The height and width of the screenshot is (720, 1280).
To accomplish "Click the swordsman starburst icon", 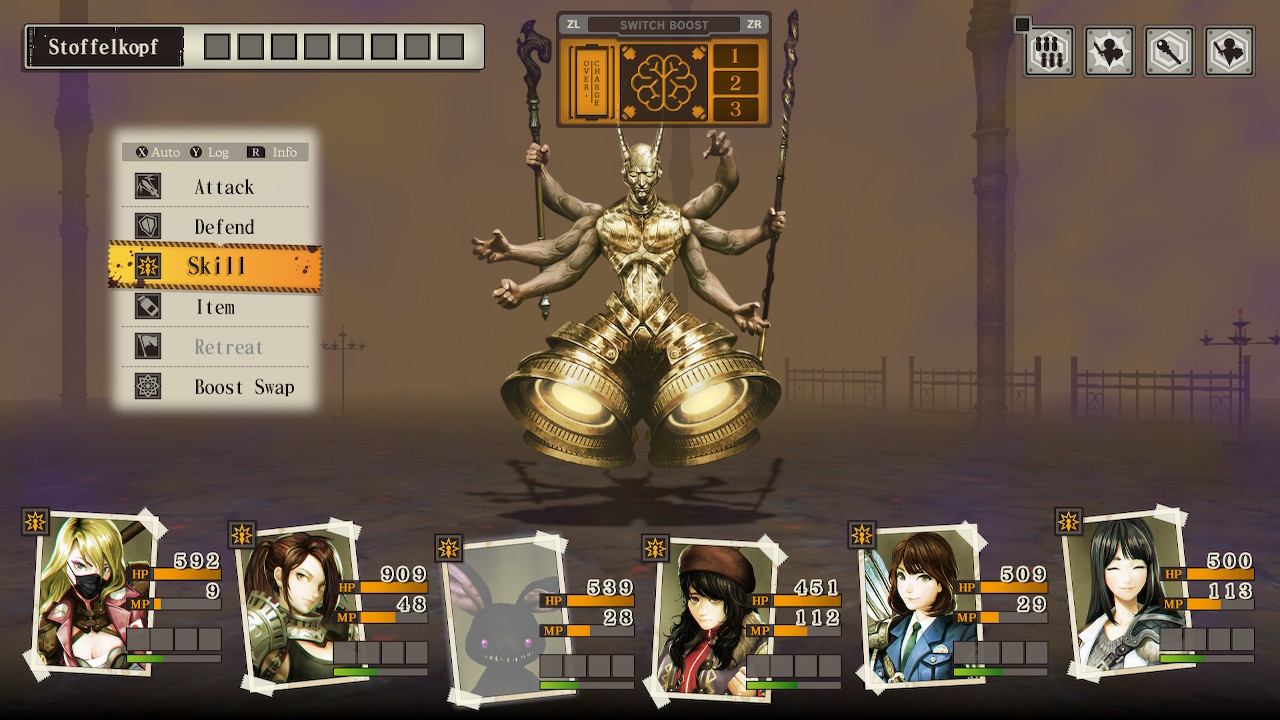I will pos(1109,51).
